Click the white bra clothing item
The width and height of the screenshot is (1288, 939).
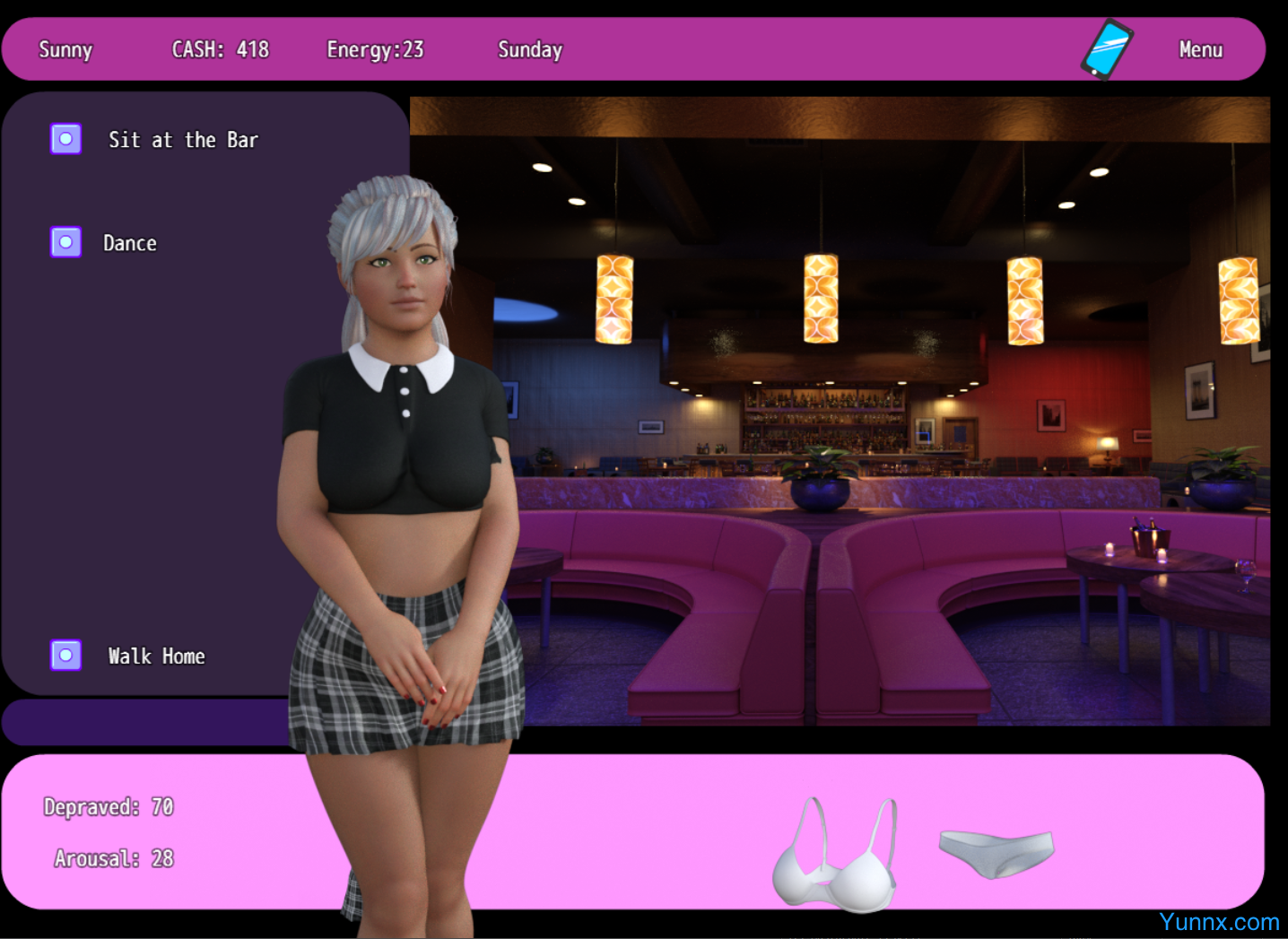[x=836, y=858]
